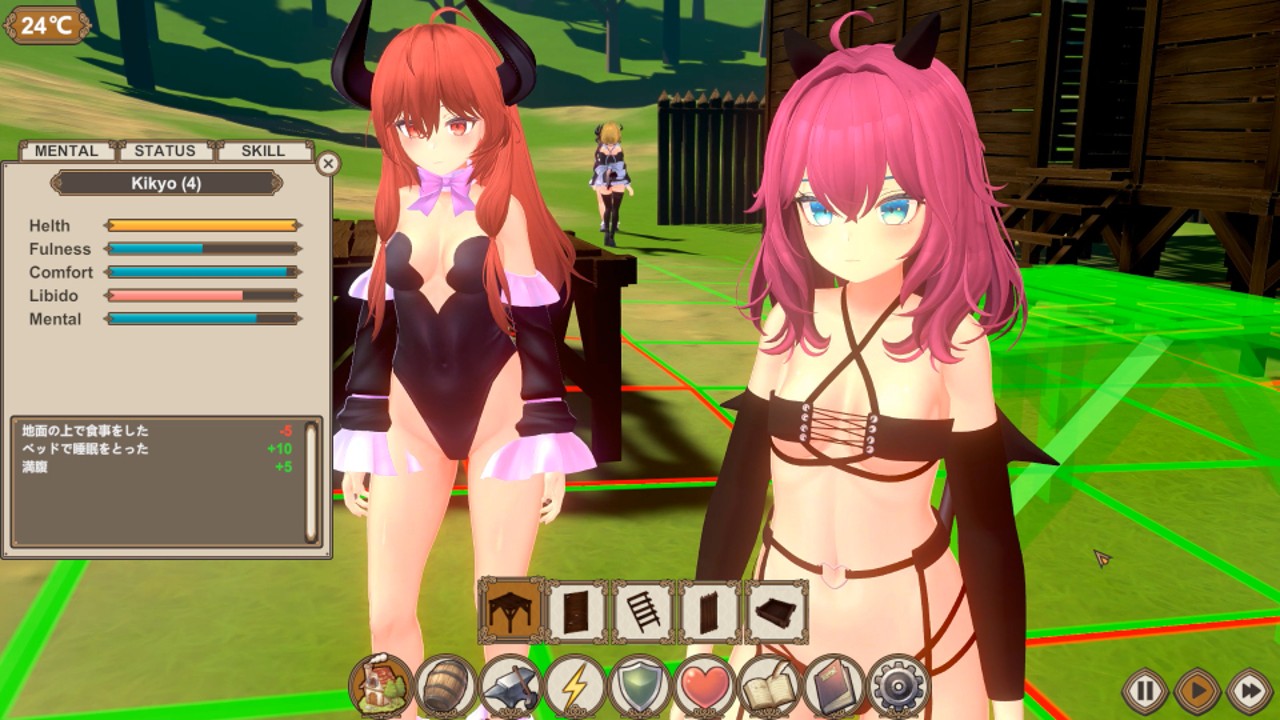Switch to the MENTAL tab
This screenshot has height=720, width=1280.
pos(66,151)
